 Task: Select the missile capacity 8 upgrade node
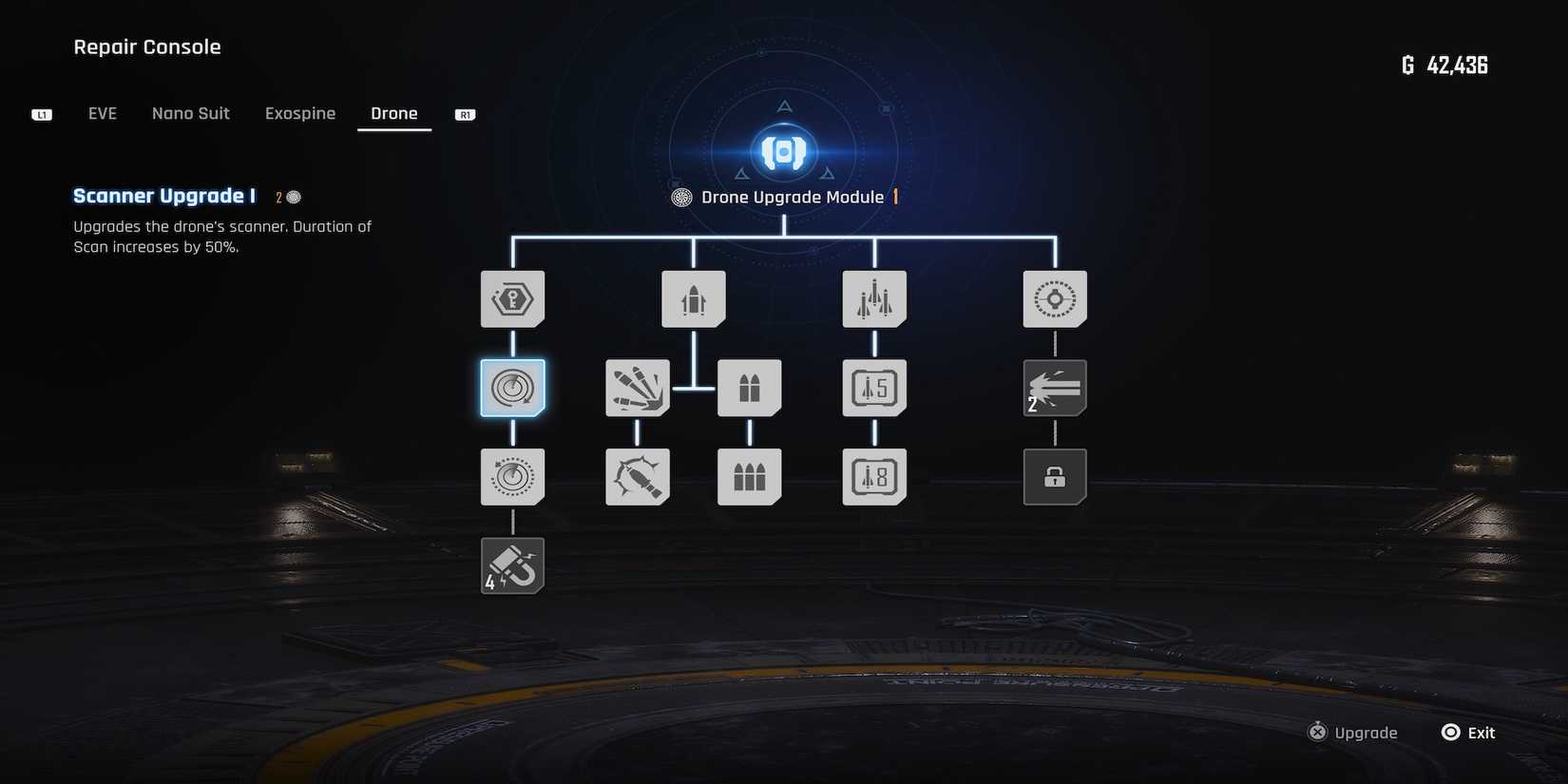(x=873, y=476)
